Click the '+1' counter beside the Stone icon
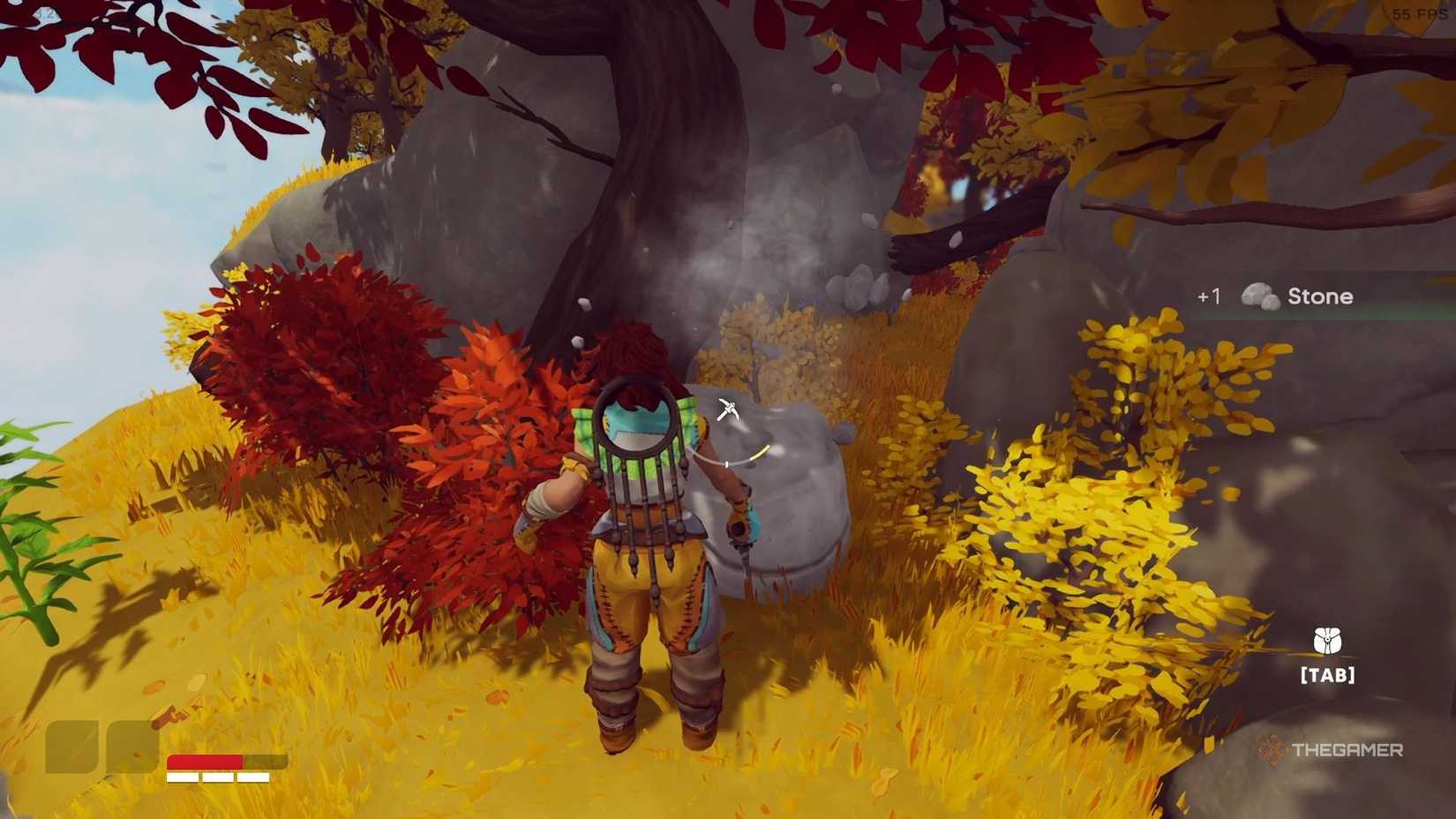Screen dimensions: 1456x819 1209,297
